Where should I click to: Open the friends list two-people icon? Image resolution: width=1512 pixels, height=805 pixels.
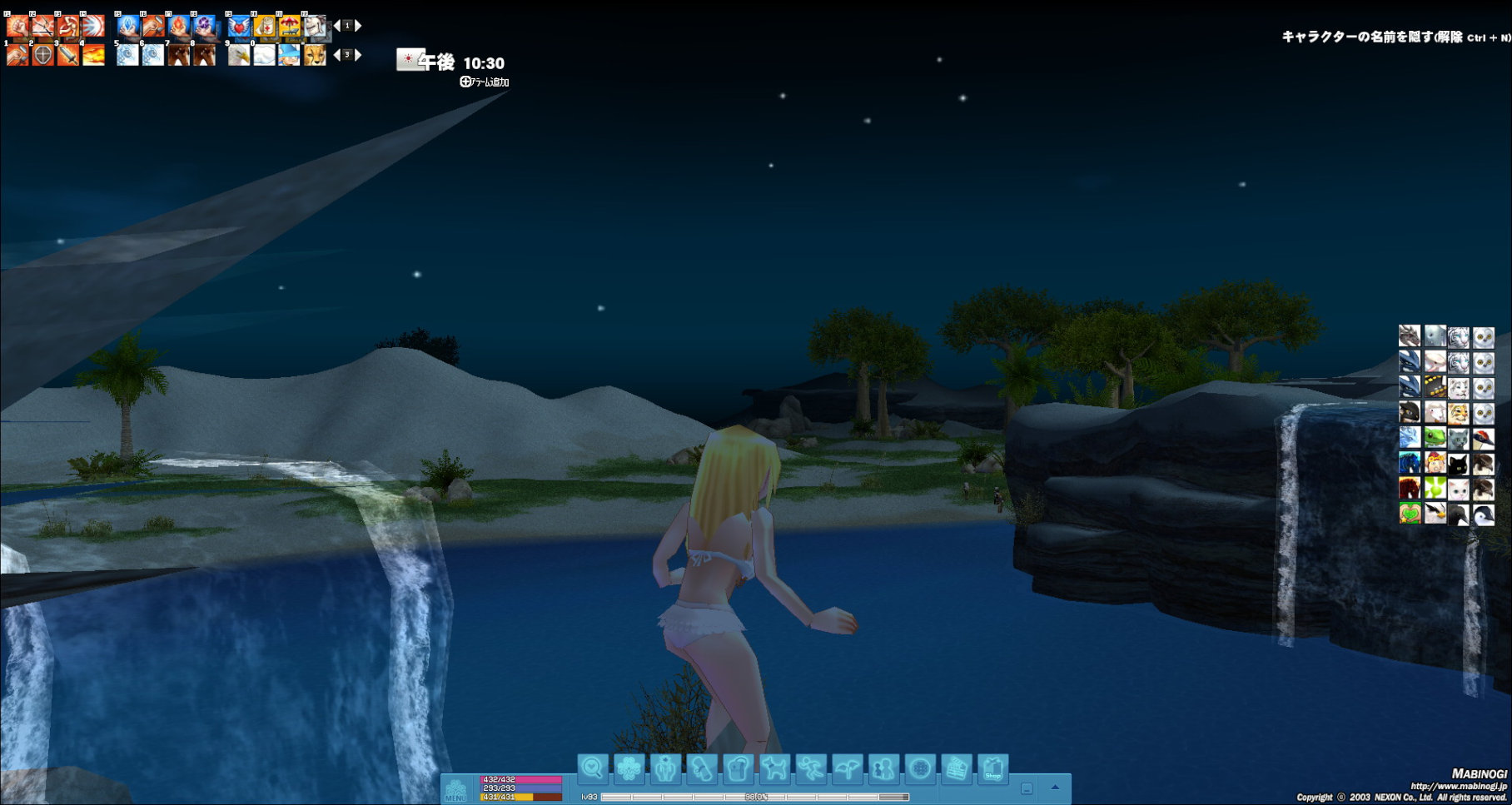(x=883, y=768)
